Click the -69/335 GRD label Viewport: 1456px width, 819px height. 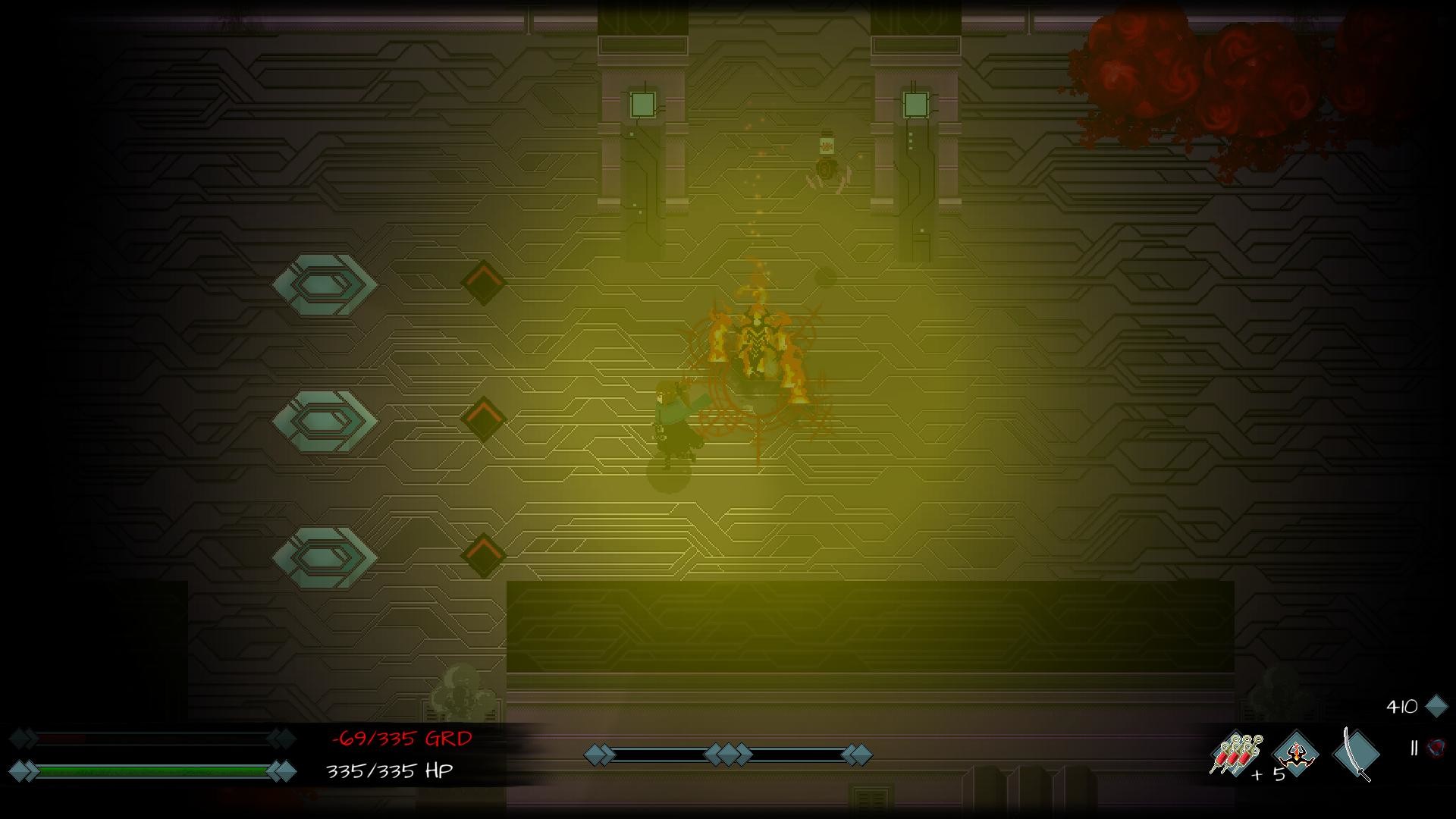pos(402,736)
